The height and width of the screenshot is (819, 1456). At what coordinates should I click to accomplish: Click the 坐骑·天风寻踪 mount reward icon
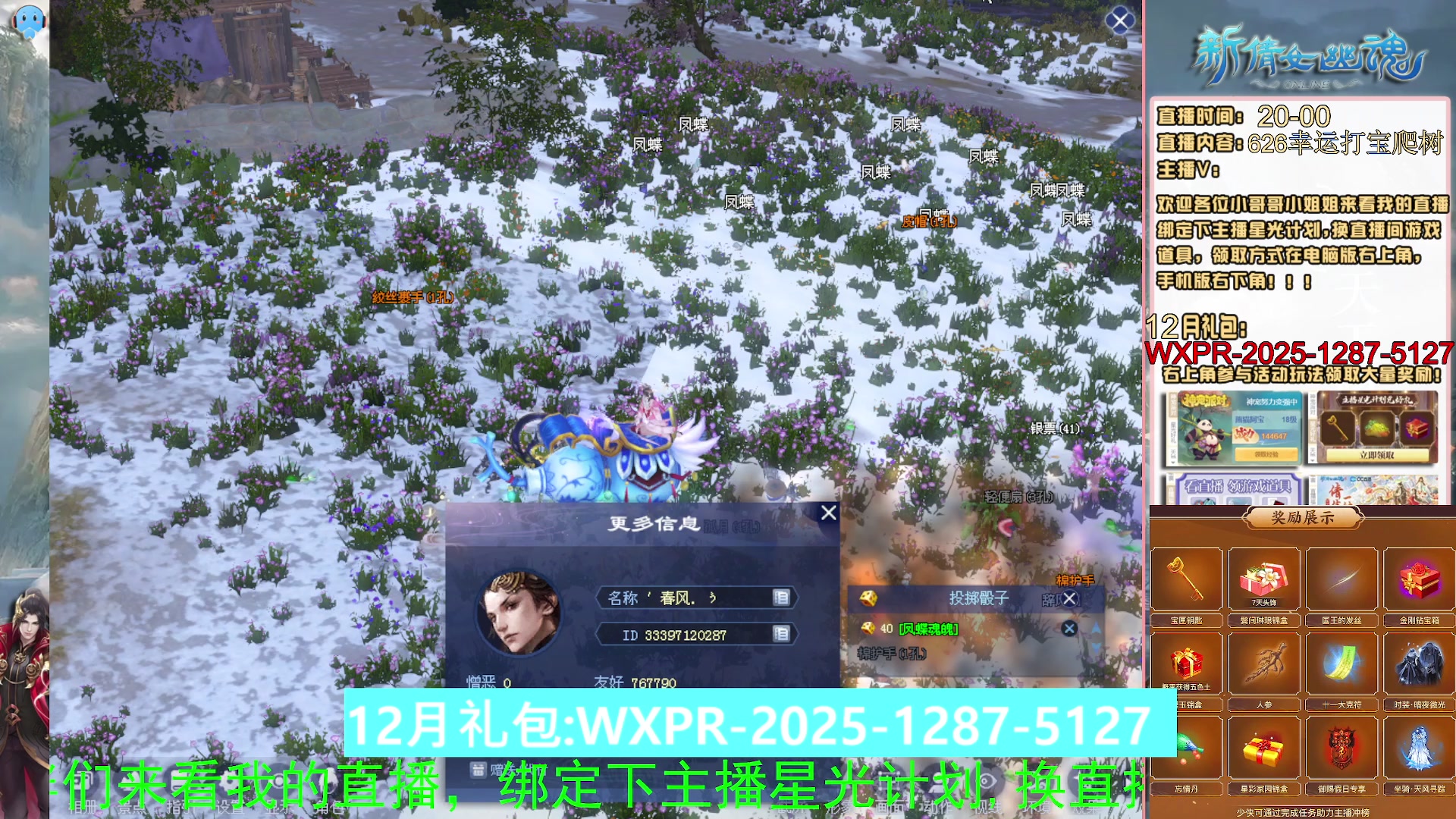1420,747
